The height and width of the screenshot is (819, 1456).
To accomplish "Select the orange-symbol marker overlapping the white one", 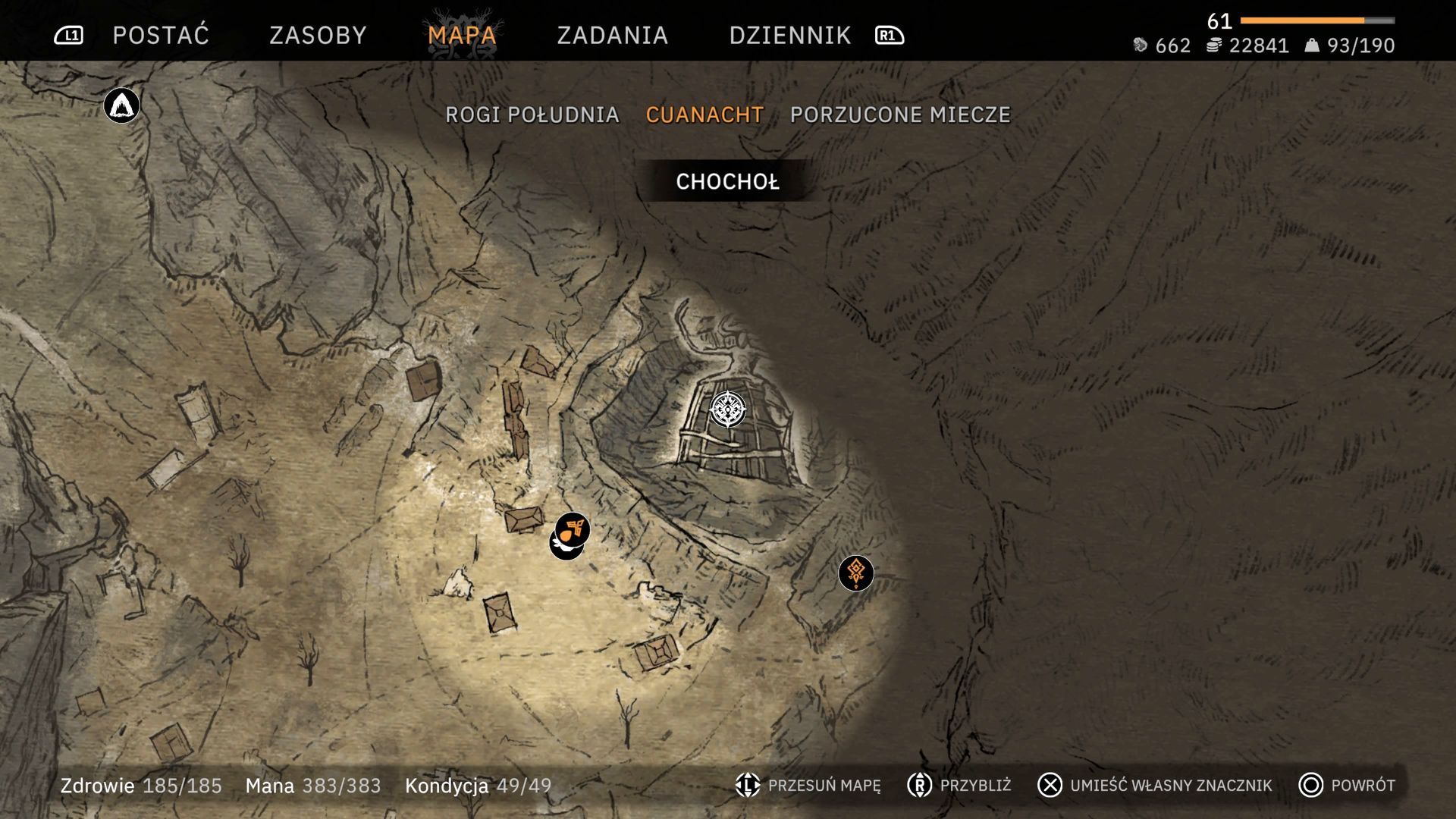I will coord(574,526).
